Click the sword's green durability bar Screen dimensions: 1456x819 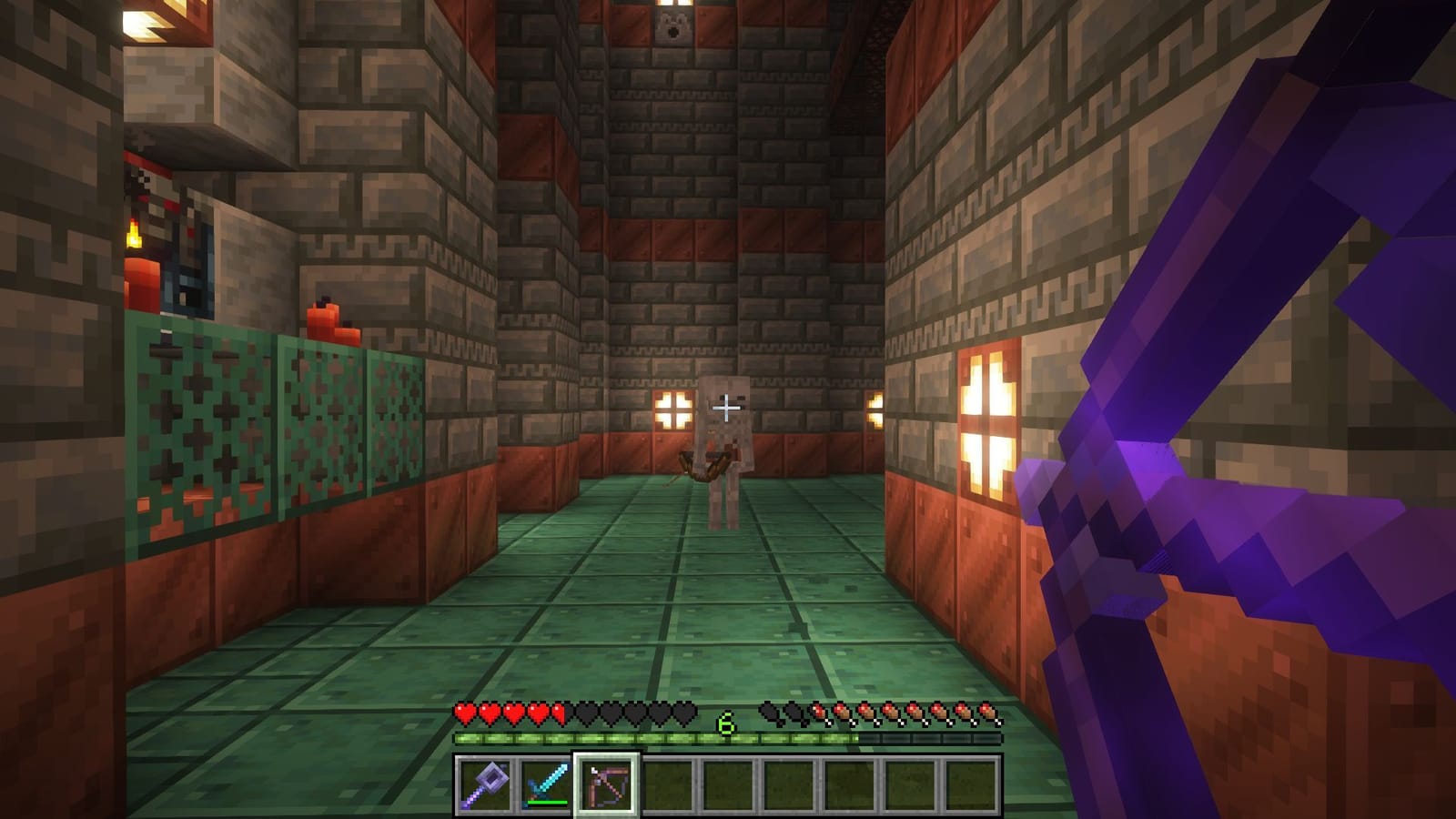click(546, 801)
